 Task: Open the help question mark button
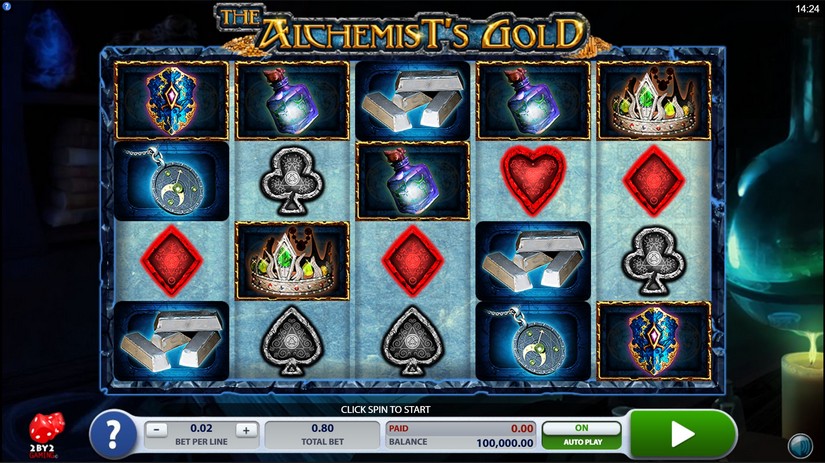coord(113,434)
